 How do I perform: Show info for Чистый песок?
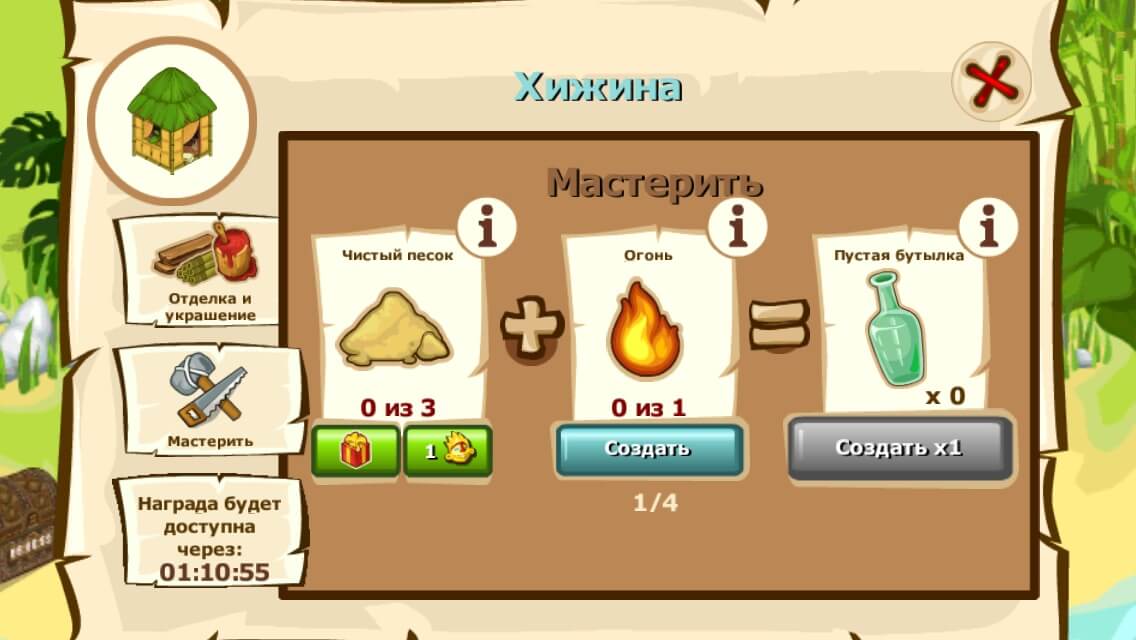point(486,229)
